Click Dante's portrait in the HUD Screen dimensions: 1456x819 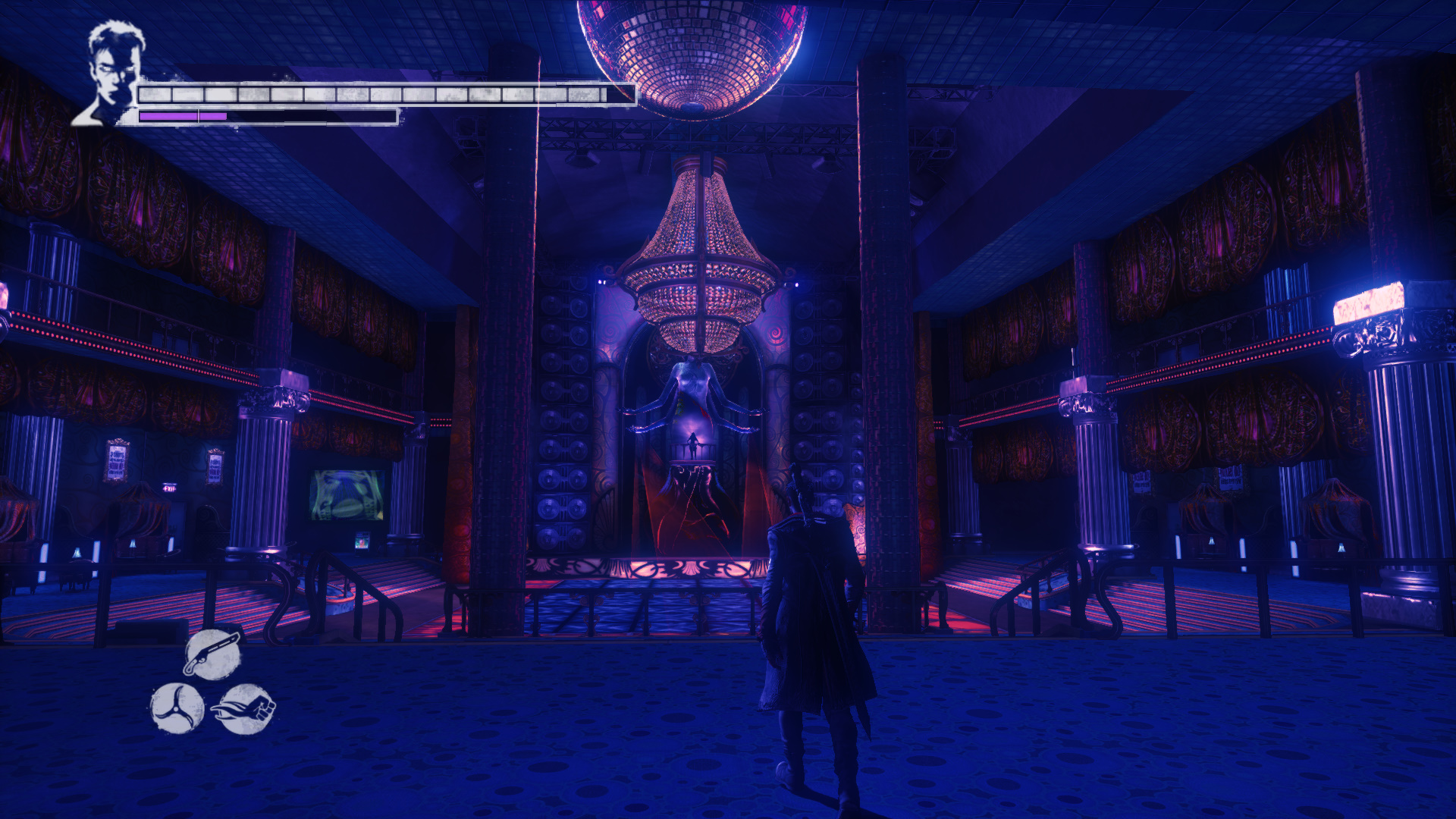click(x=112, y=74)
